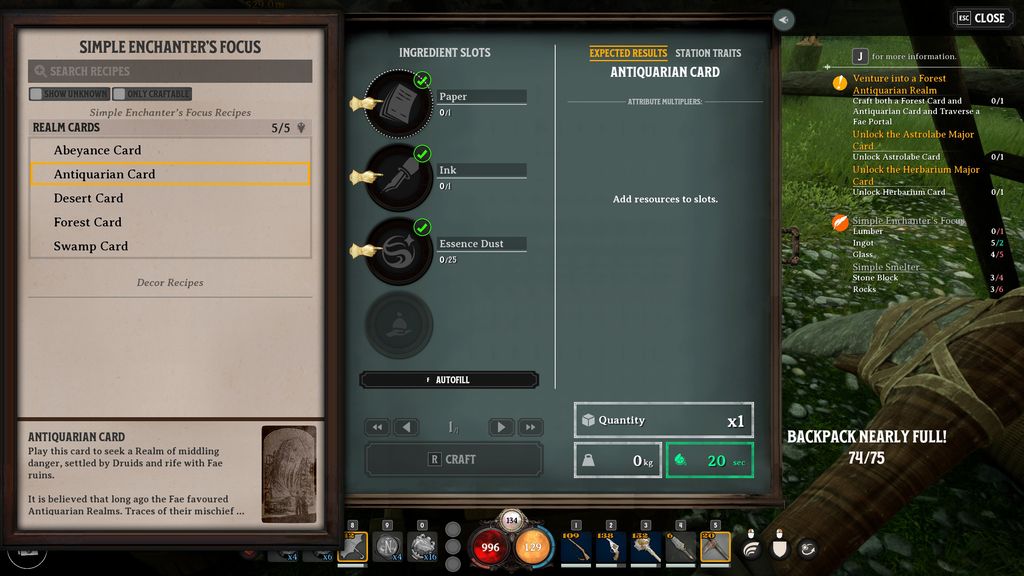
Task: Autofill the ingredient slots
Action: click(x=449, y=380)
